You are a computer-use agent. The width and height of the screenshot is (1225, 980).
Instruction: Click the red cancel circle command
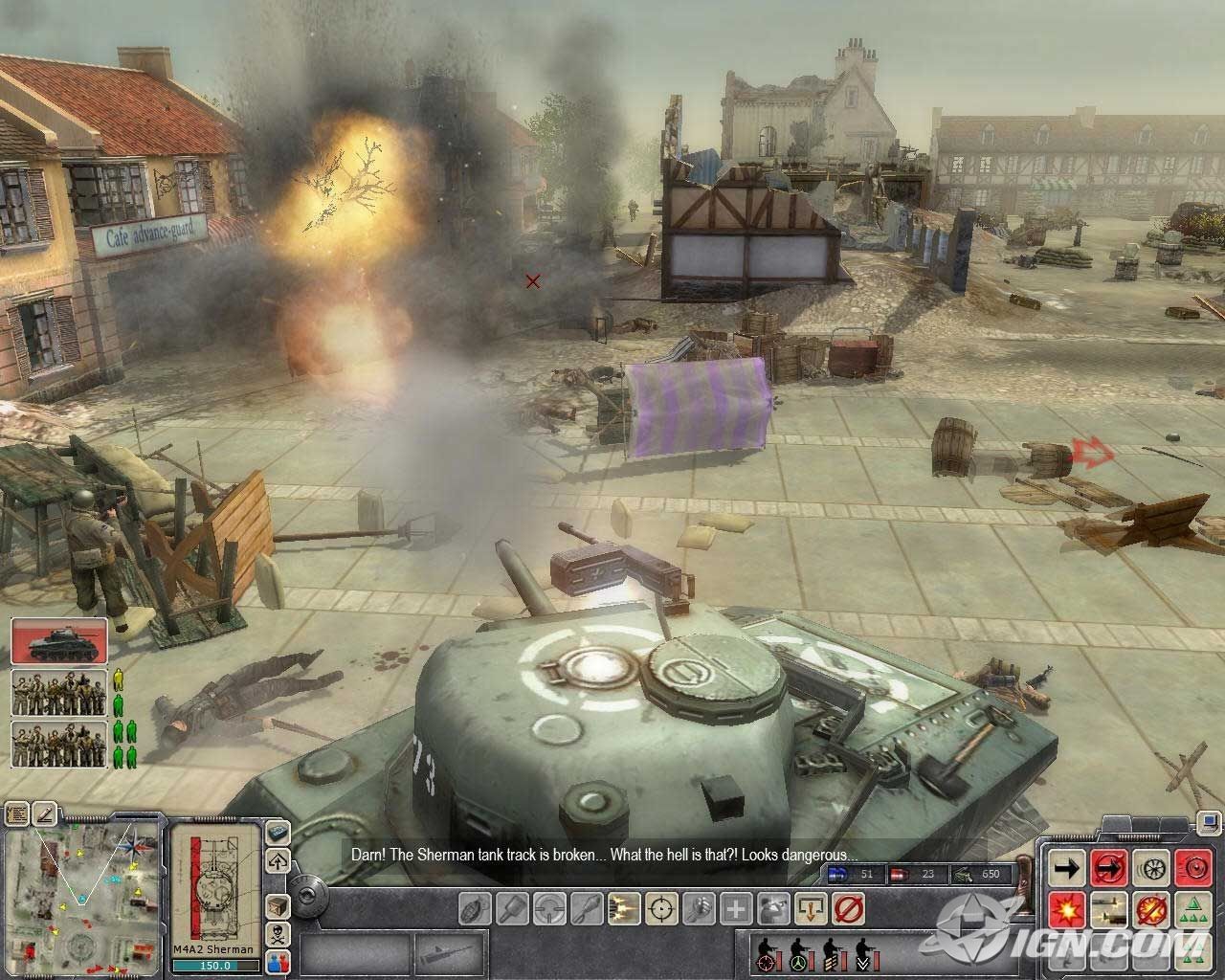pyautogui.click(x=847, y=906)
